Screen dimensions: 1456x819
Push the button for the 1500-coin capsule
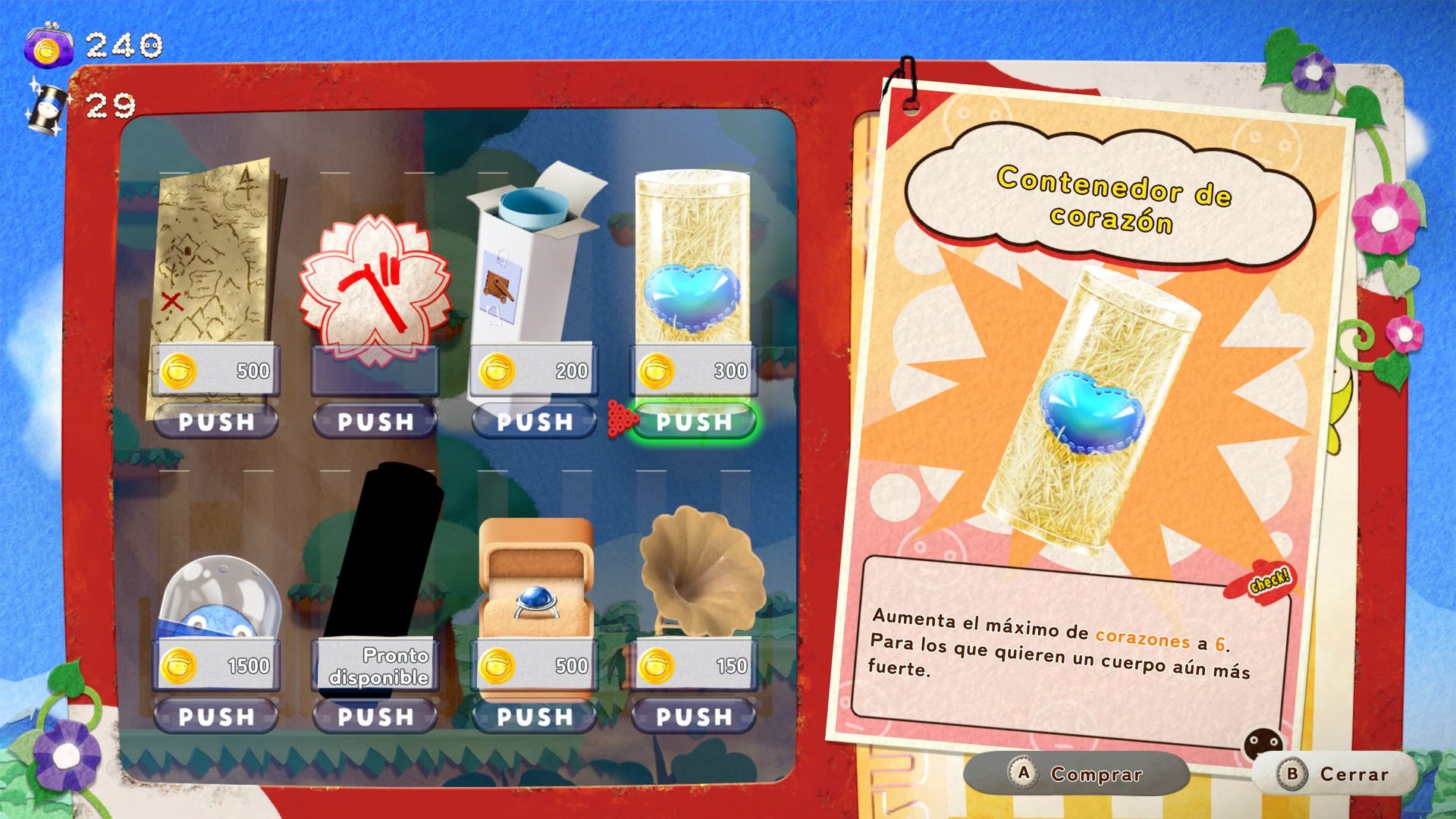coord(216,717)
